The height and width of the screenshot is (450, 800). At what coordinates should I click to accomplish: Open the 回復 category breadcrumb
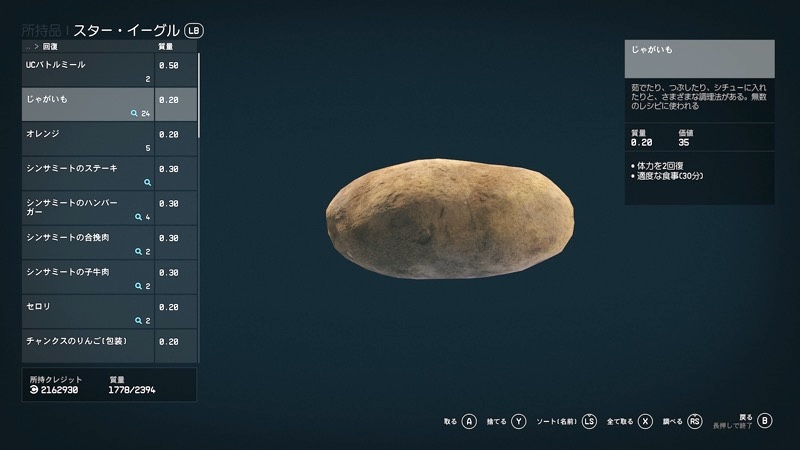50,47
